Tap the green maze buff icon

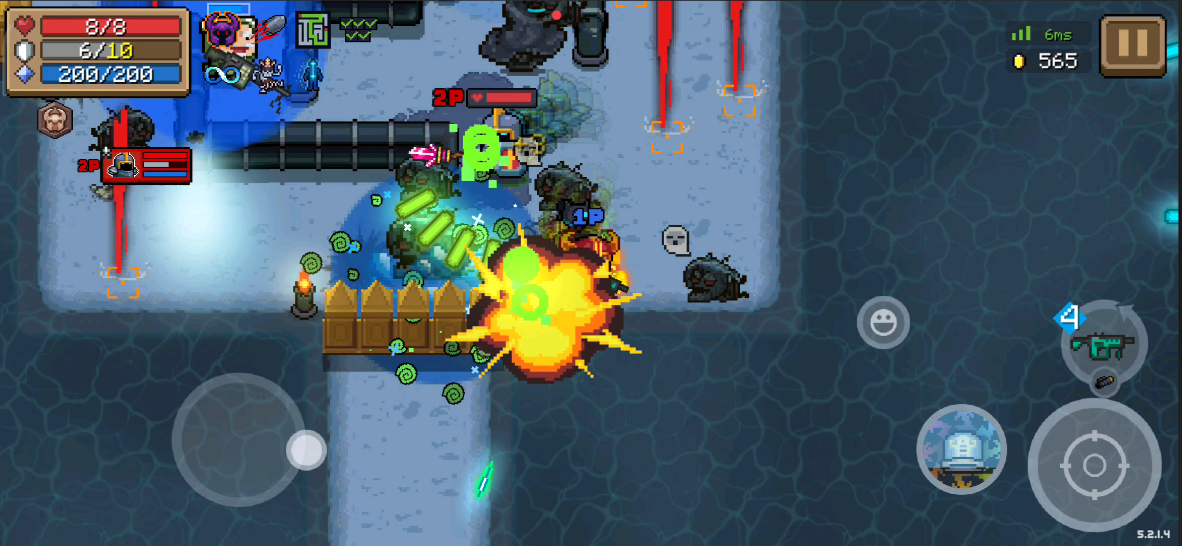312,30
